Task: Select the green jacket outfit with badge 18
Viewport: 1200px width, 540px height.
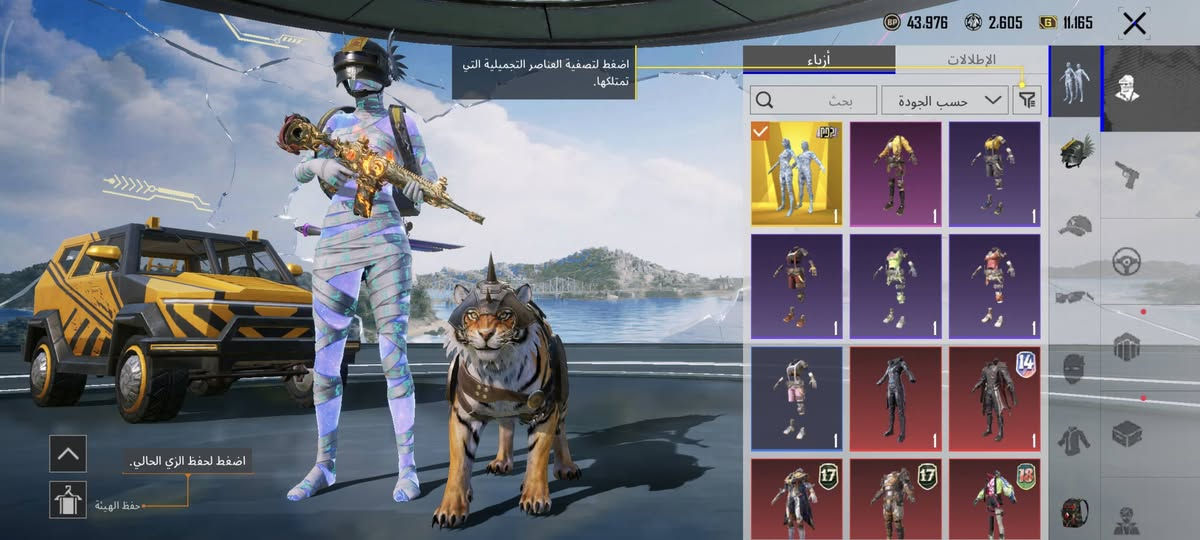Action: [x=994, y=498]
